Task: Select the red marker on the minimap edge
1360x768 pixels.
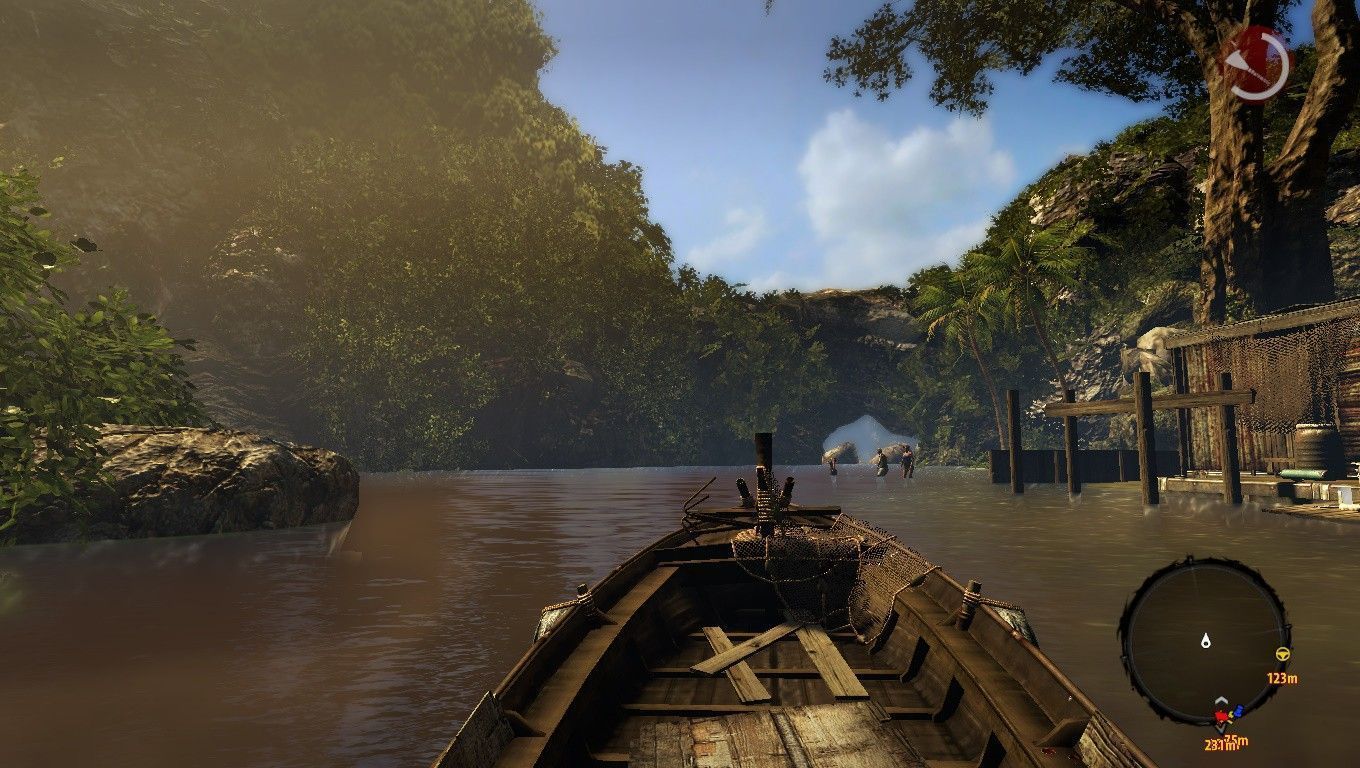Action: [x=1221, y=717]
